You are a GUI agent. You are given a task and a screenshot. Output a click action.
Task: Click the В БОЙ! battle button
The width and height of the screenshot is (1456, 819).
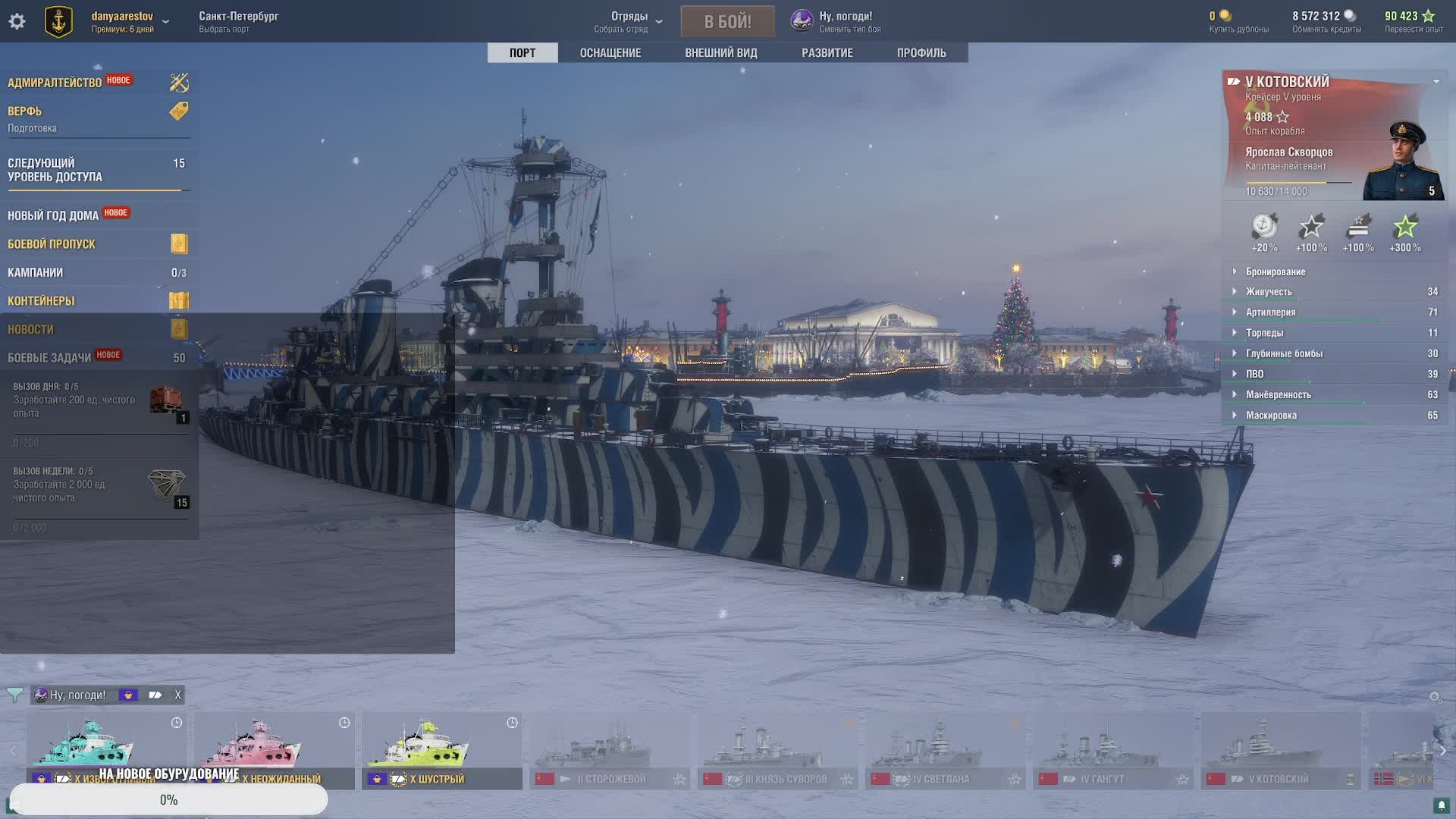pos(727,21)
